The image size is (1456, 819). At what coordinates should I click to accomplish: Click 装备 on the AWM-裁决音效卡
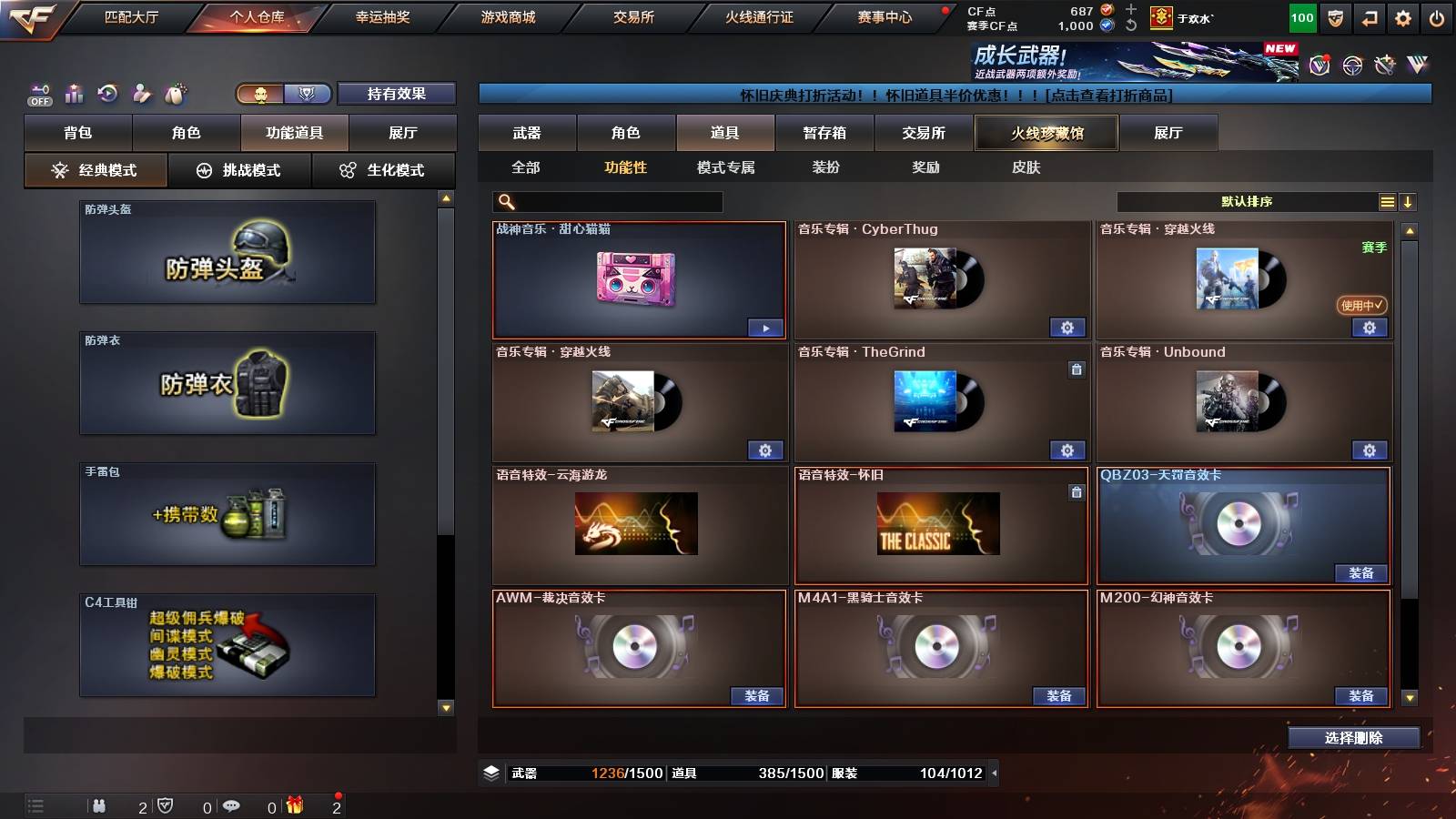pos(755,695)
